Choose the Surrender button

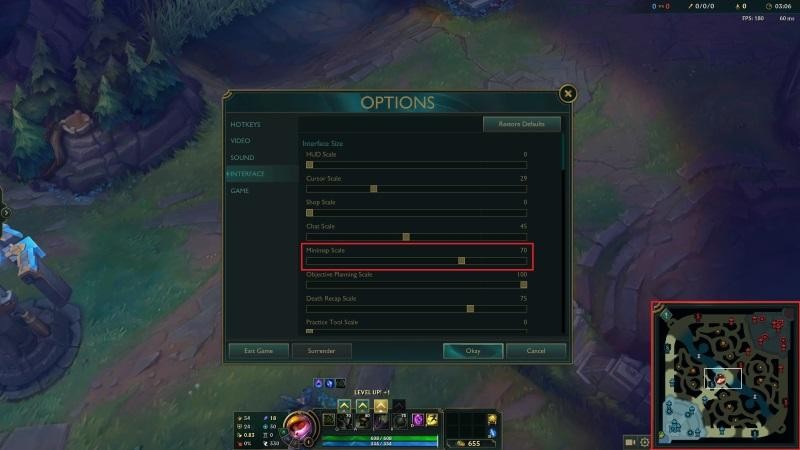click(x=322, y=351)
